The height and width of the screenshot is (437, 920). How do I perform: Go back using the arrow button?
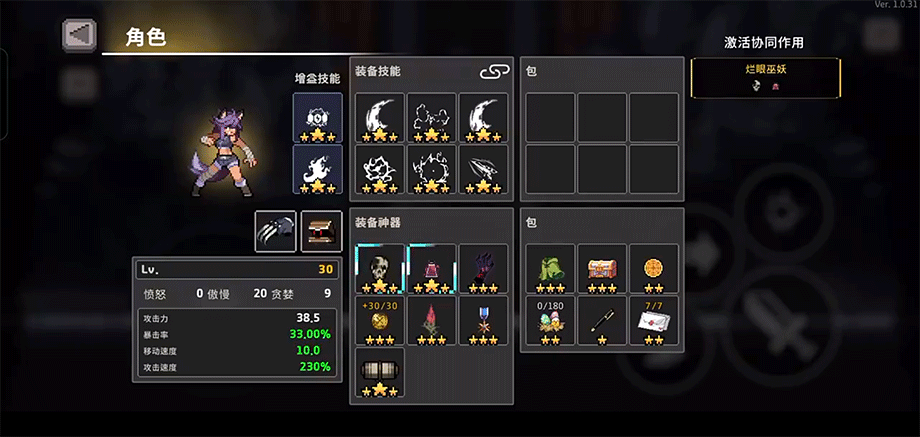click(x=78, y=34)
